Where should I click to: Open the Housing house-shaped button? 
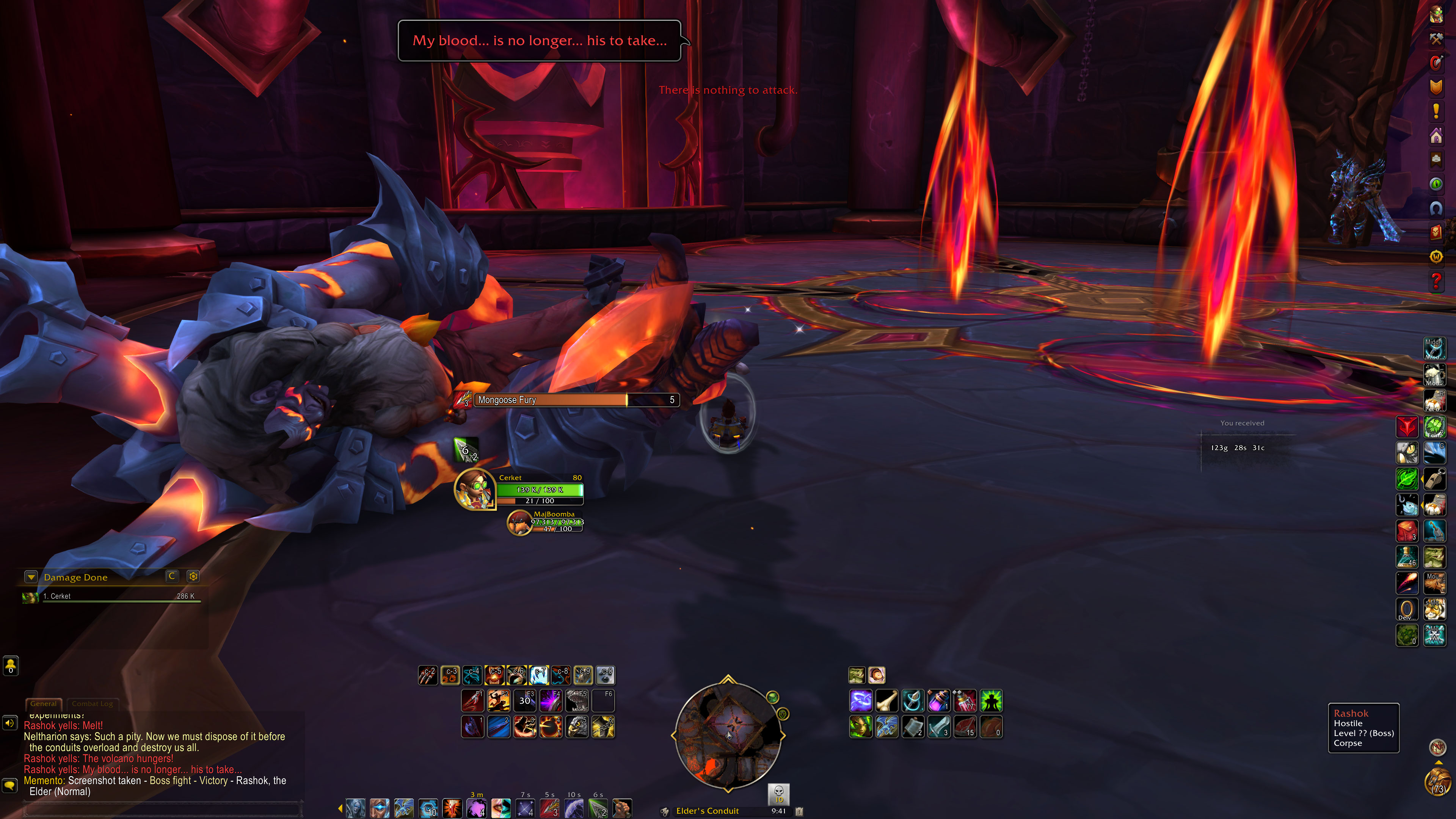coord(1436,136)
